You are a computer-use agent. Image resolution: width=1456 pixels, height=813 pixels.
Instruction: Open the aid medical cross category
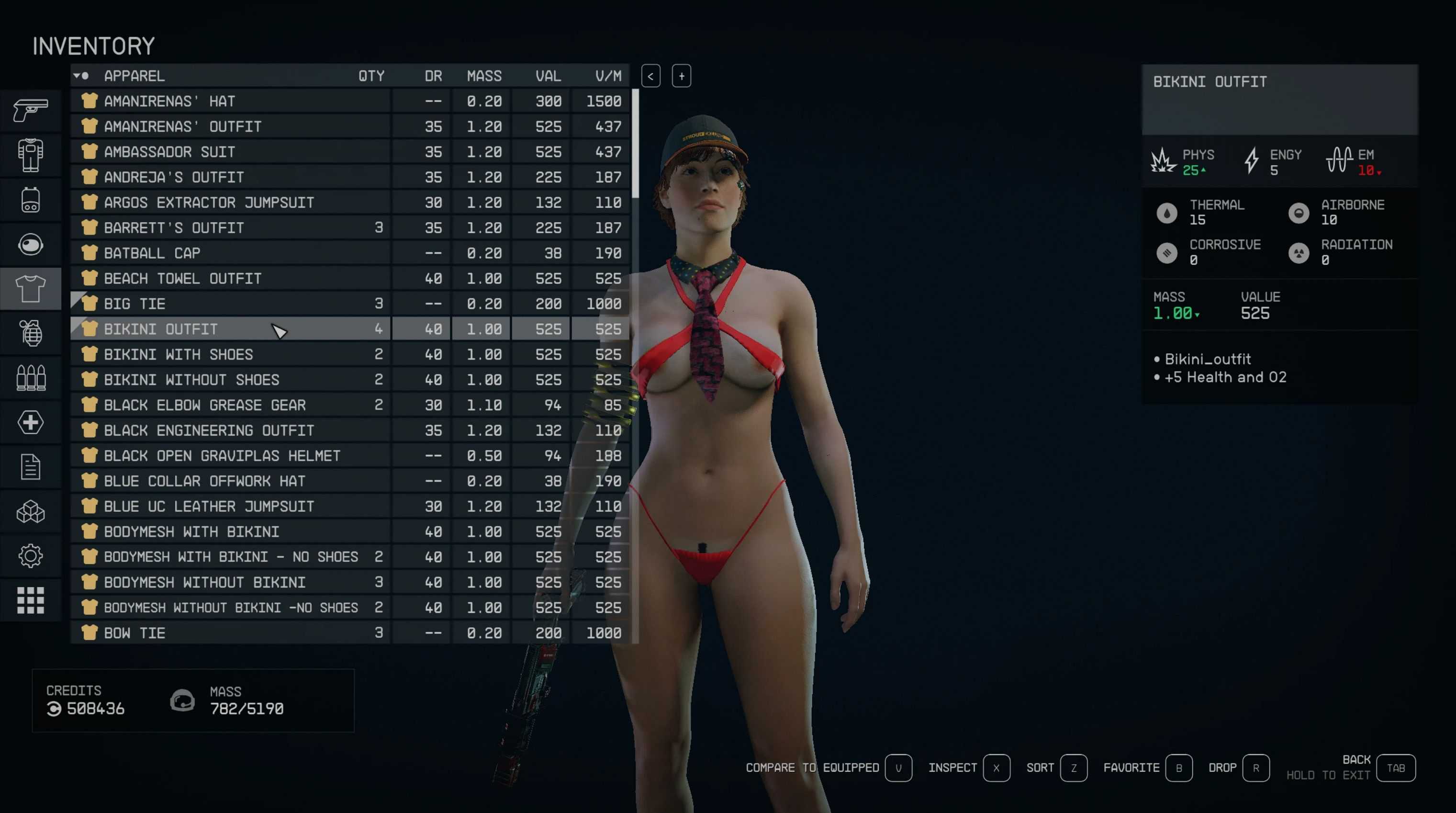coord(31,422)
